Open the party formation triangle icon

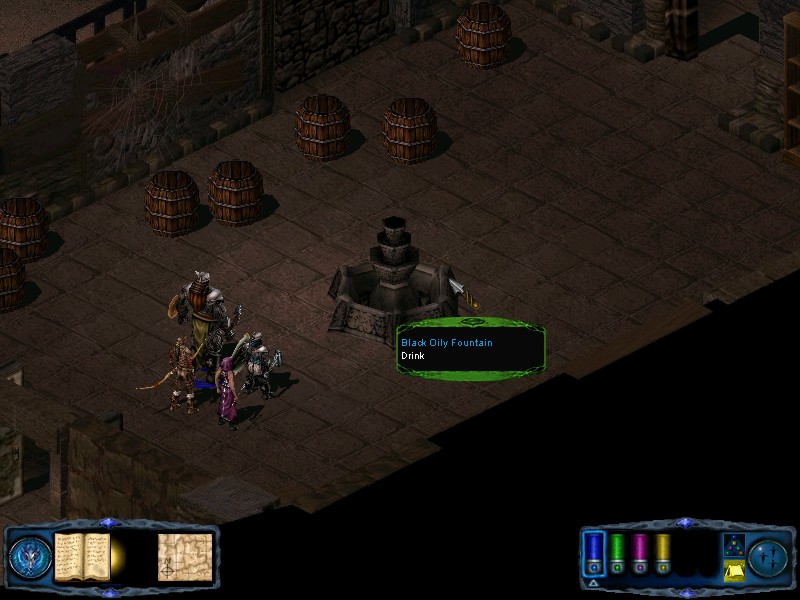[x=734, y=545]
